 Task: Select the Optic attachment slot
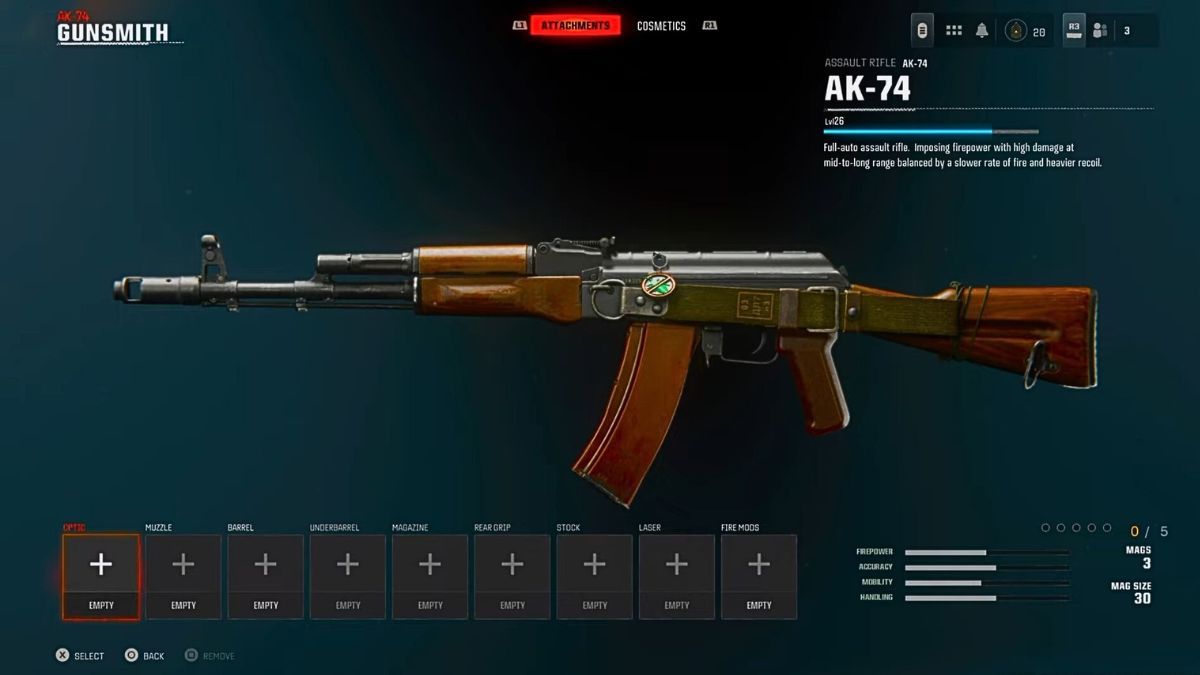pyautogui.click(x=101, y=575)
